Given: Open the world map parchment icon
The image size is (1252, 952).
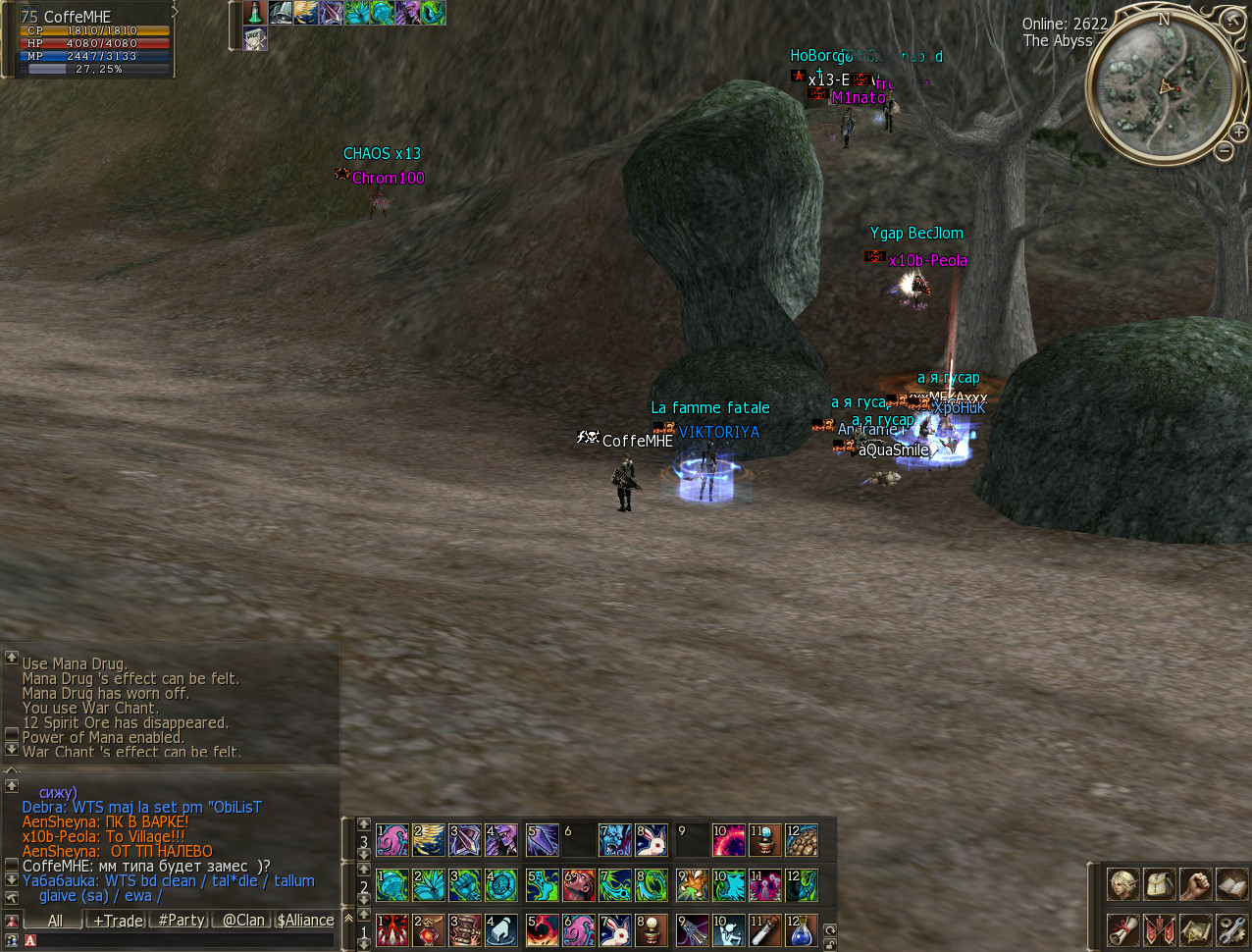Looking at the screenshot, I should (x=1195, y=928).
